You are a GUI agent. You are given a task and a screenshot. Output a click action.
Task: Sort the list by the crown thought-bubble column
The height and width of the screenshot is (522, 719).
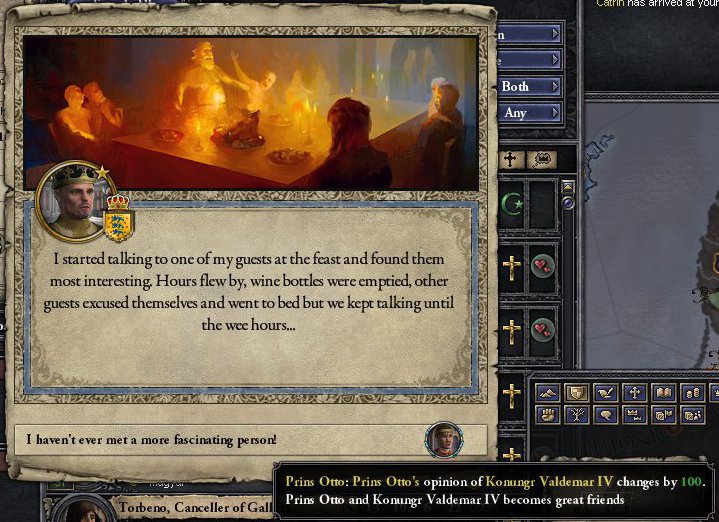click(x=542, y=159)
